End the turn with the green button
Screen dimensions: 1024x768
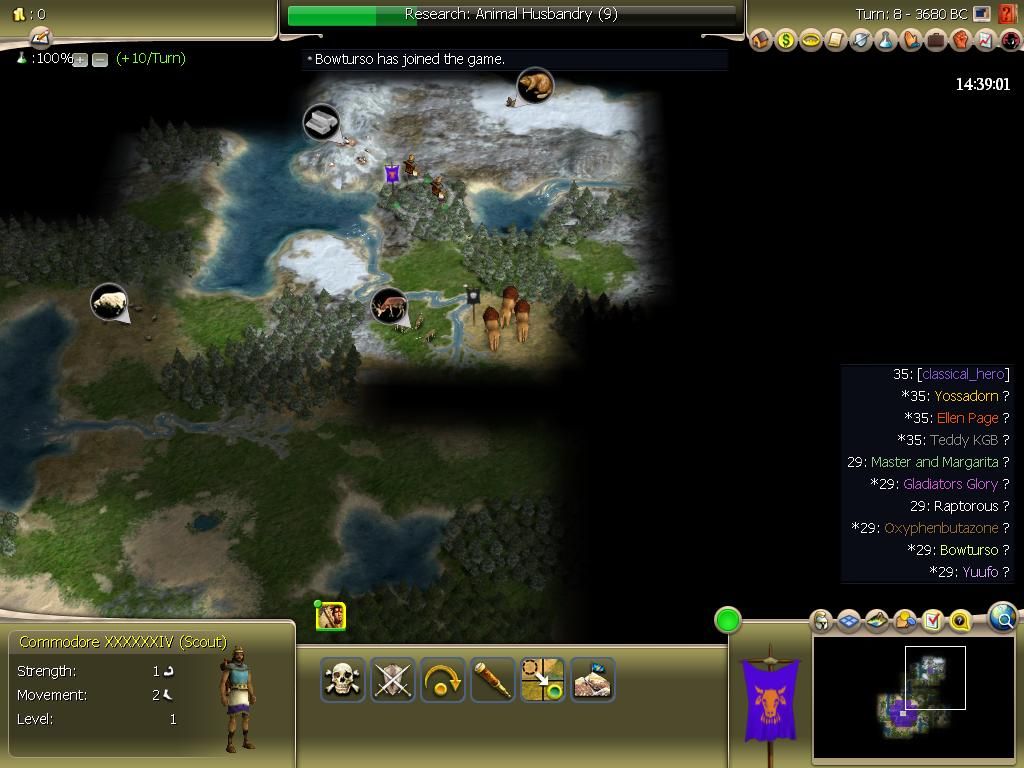[x=728, y=620]
